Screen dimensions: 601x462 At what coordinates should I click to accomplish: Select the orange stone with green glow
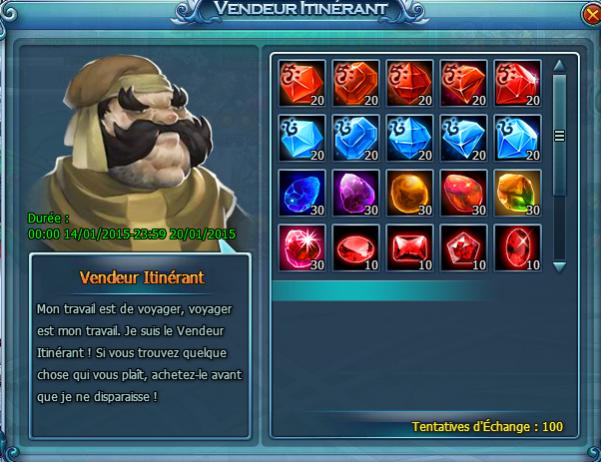click(x=518, y=192)
